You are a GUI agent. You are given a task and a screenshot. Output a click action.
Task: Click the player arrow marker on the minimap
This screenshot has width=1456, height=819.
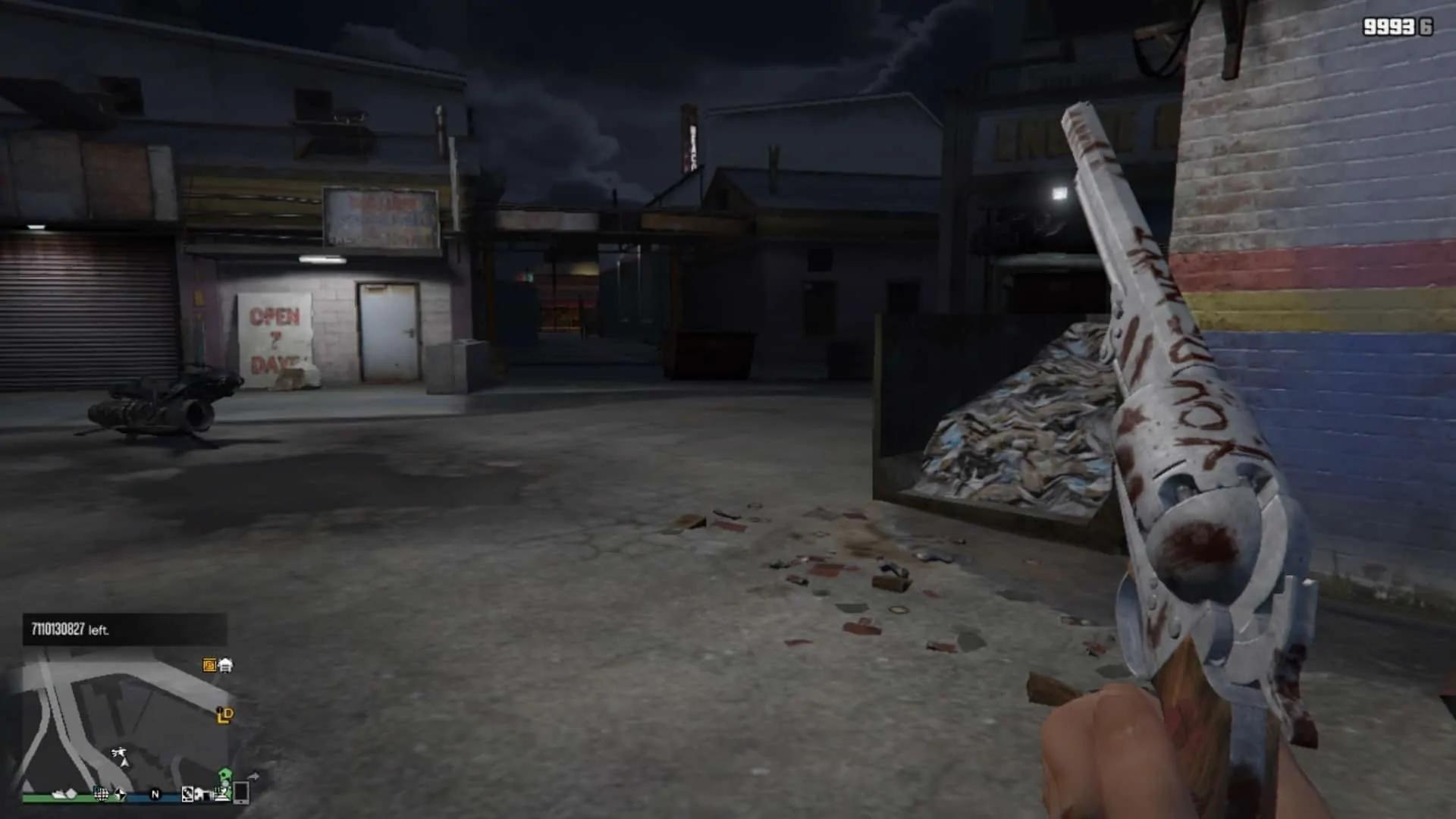(x=125, y=763)
